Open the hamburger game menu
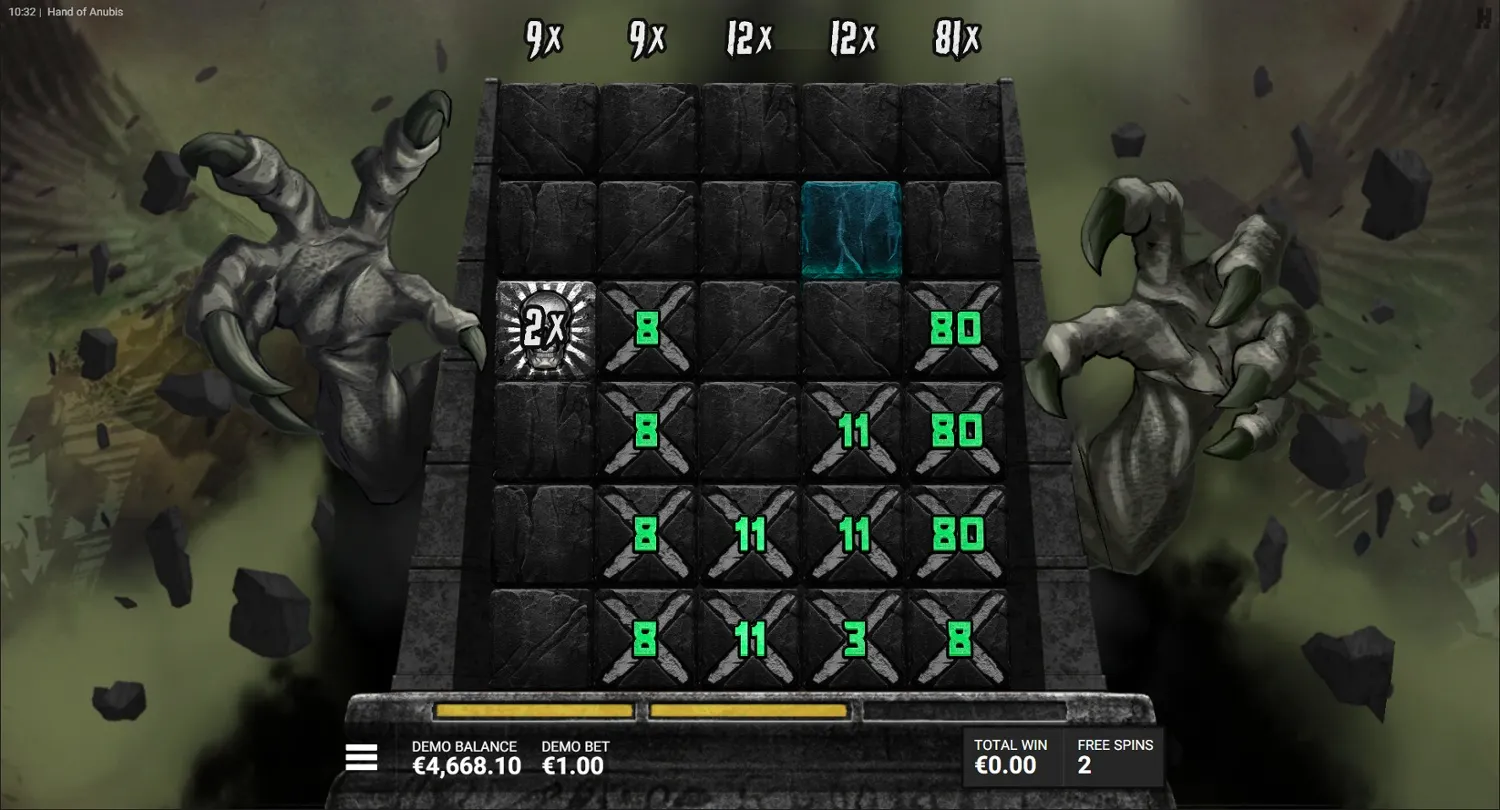The width and height of the screenshot is (1500, 810). [x=360, y=756]
